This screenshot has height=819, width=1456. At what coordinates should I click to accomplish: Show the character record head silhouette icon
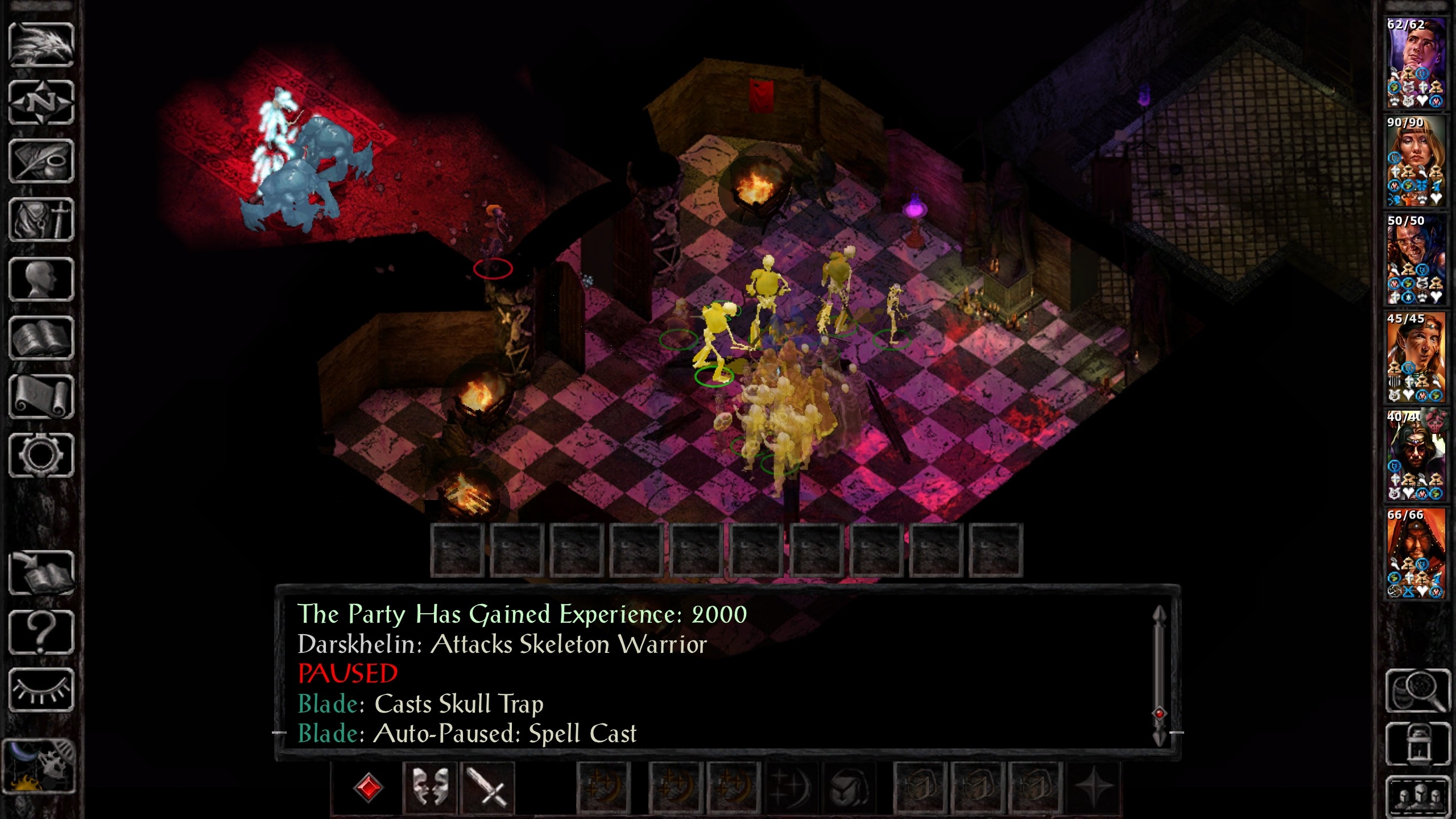pos(41,279)
